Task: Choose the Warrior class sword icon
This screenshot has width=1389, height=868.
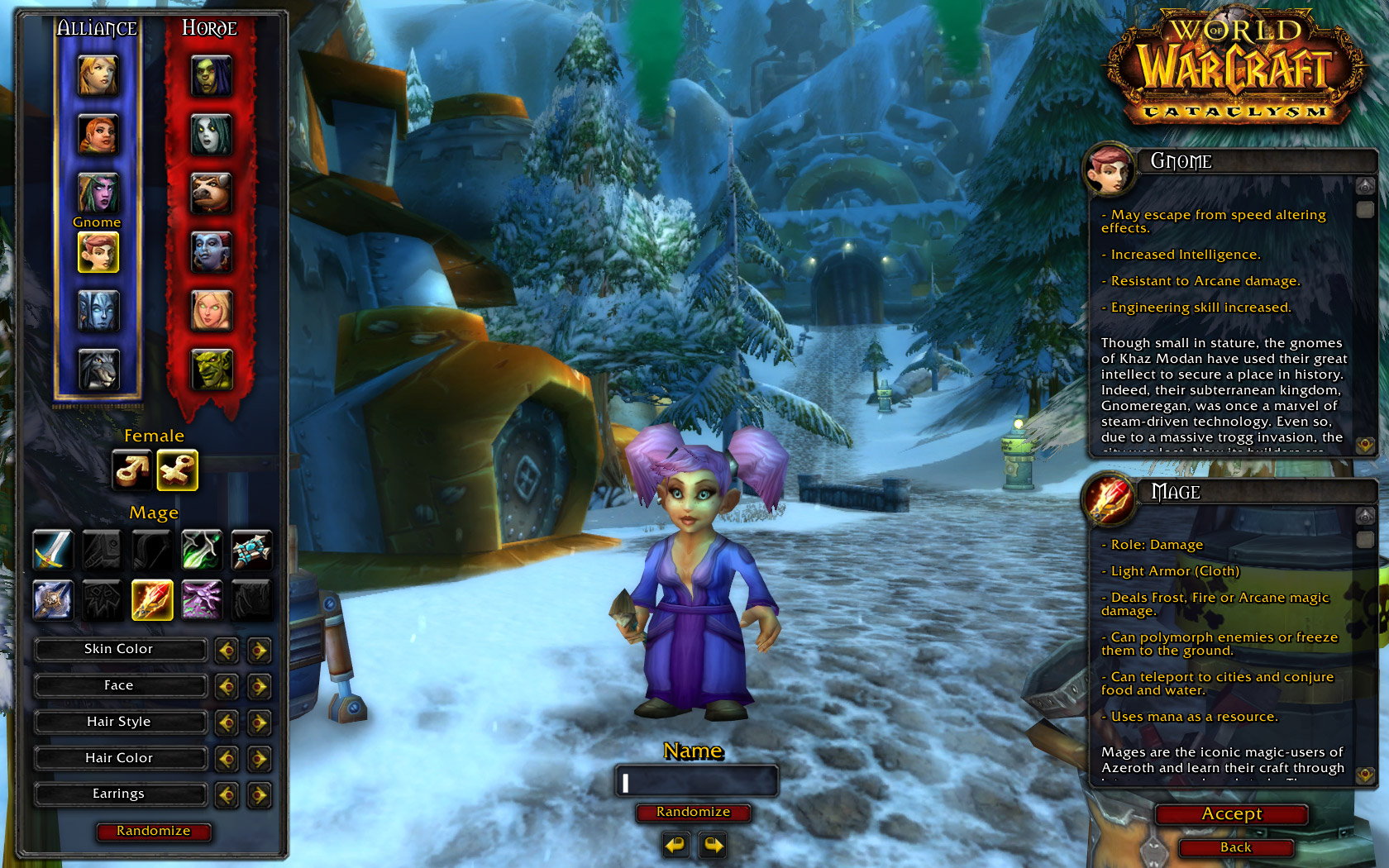Action: 53,550
